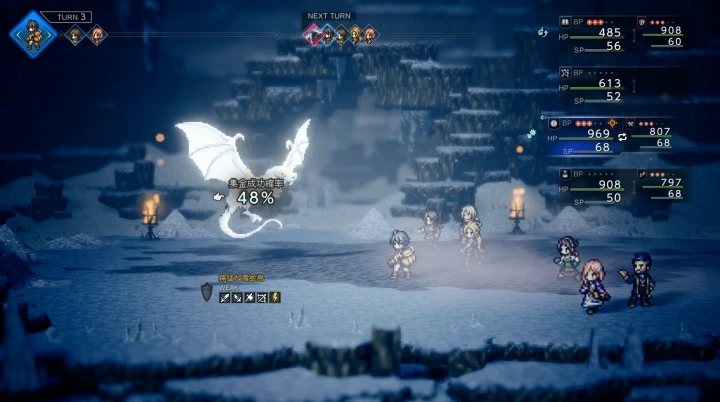Image resolution: width=720 pixels, height=402 pixels.
Task: Click the bow weakness icon
Action: point(262,297)
